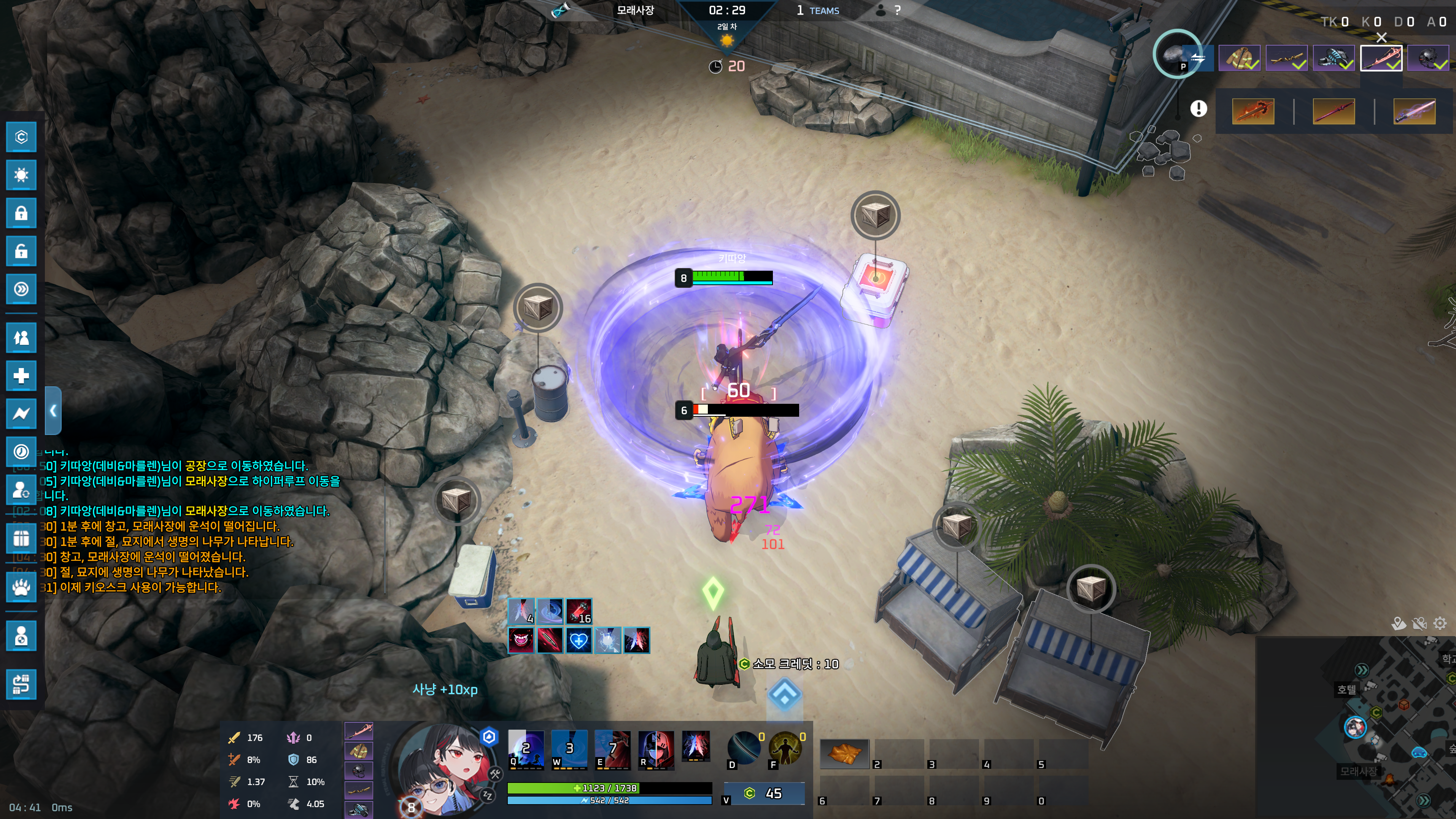Select the firefighter jacket target item

[x=1239, y=58]
